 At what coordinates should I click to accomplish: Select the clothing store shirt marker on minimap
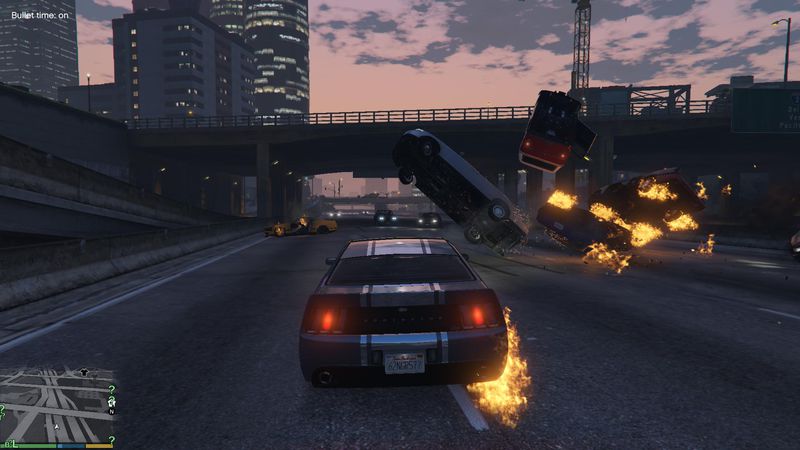click(x=83, y=372)
